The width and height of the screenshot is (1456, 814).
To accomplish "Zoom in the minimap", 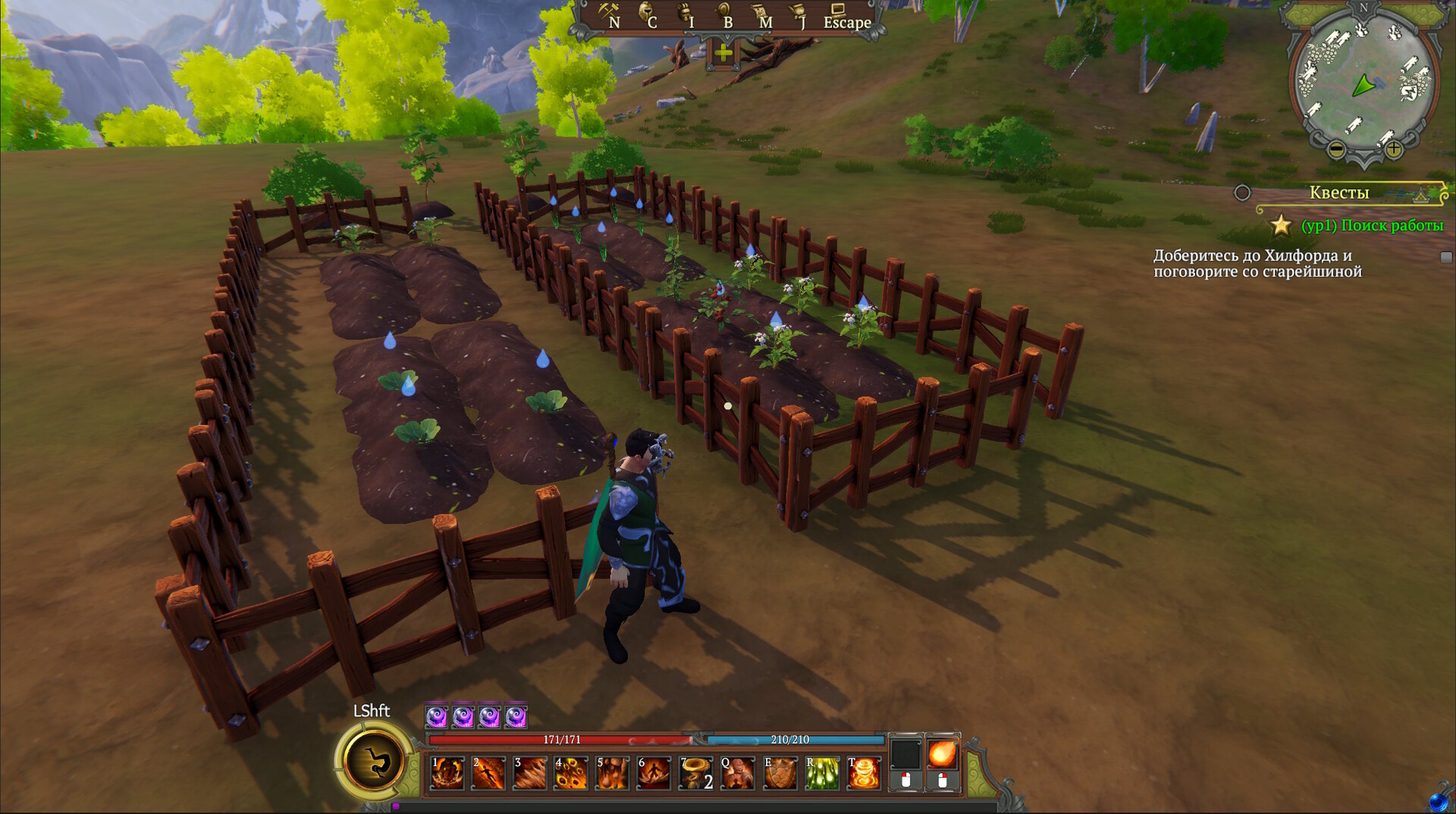I will pos(1393,149).
